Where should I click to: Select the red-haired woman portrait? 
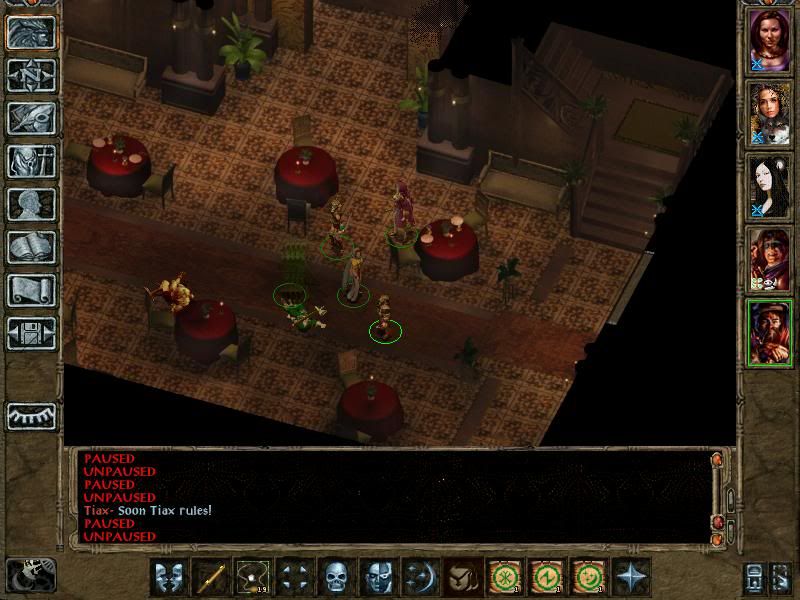coord(771,41)
